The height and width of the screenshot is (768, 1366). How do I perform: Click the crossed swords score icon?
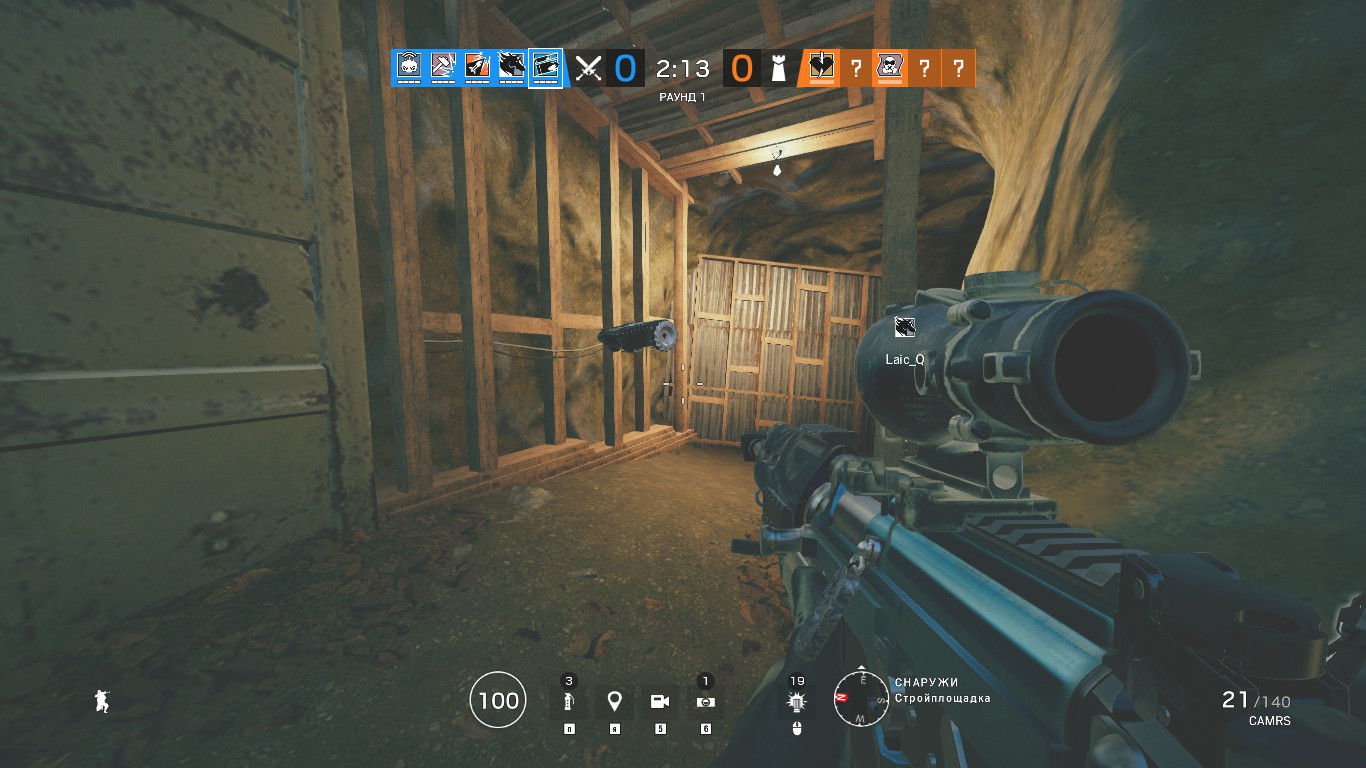click(x=587, y=69)
